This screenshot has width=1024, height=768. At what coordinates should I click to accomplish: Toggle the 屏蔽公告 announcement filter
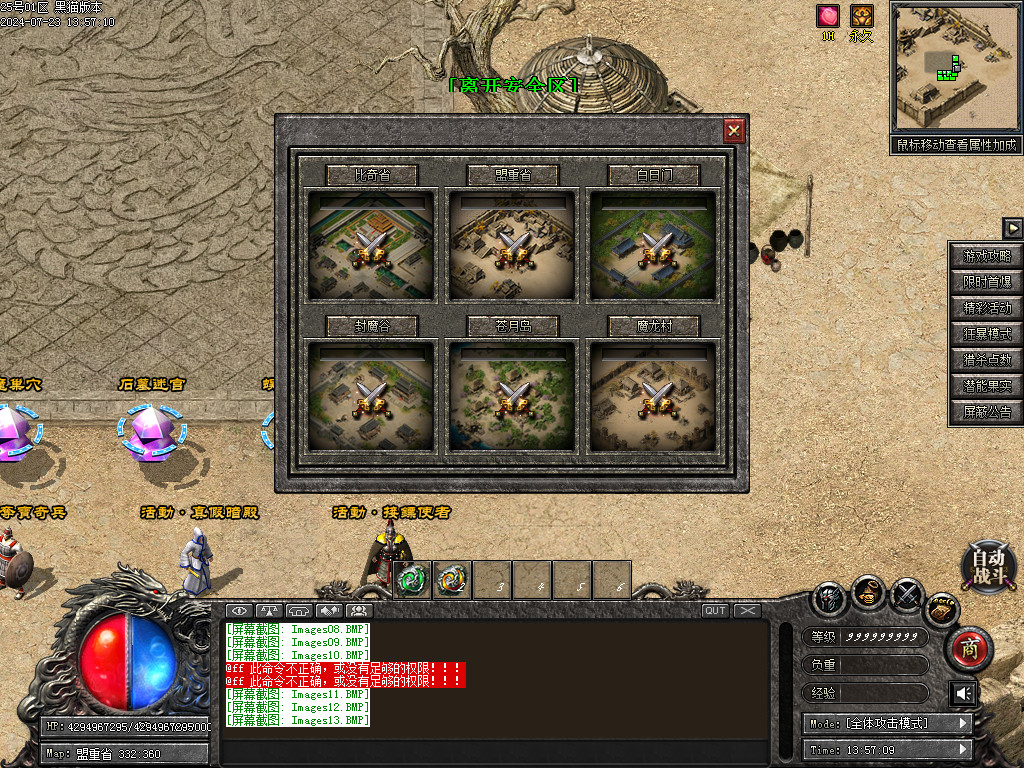[986, 412]
